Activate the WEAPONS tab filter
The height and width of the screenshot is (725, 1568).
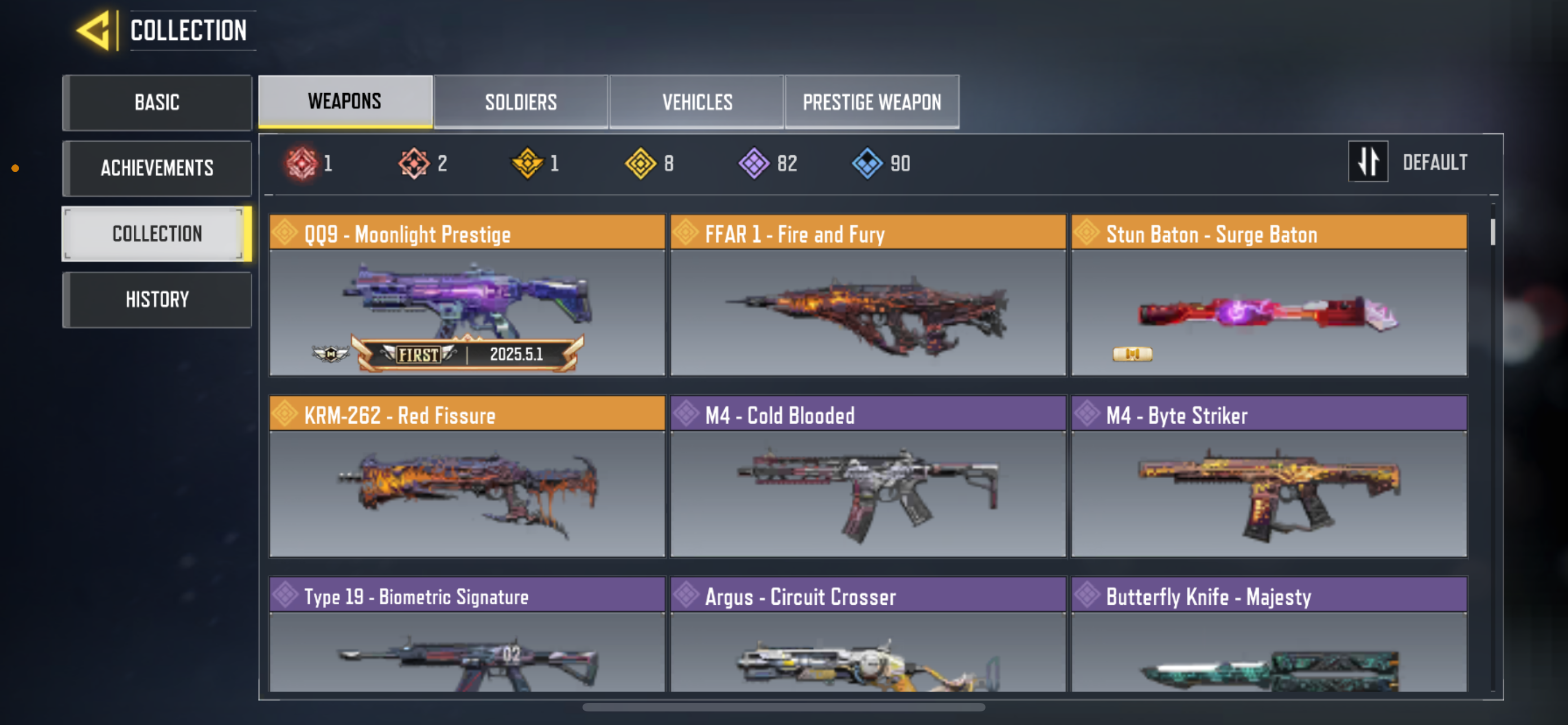point(344,101)
